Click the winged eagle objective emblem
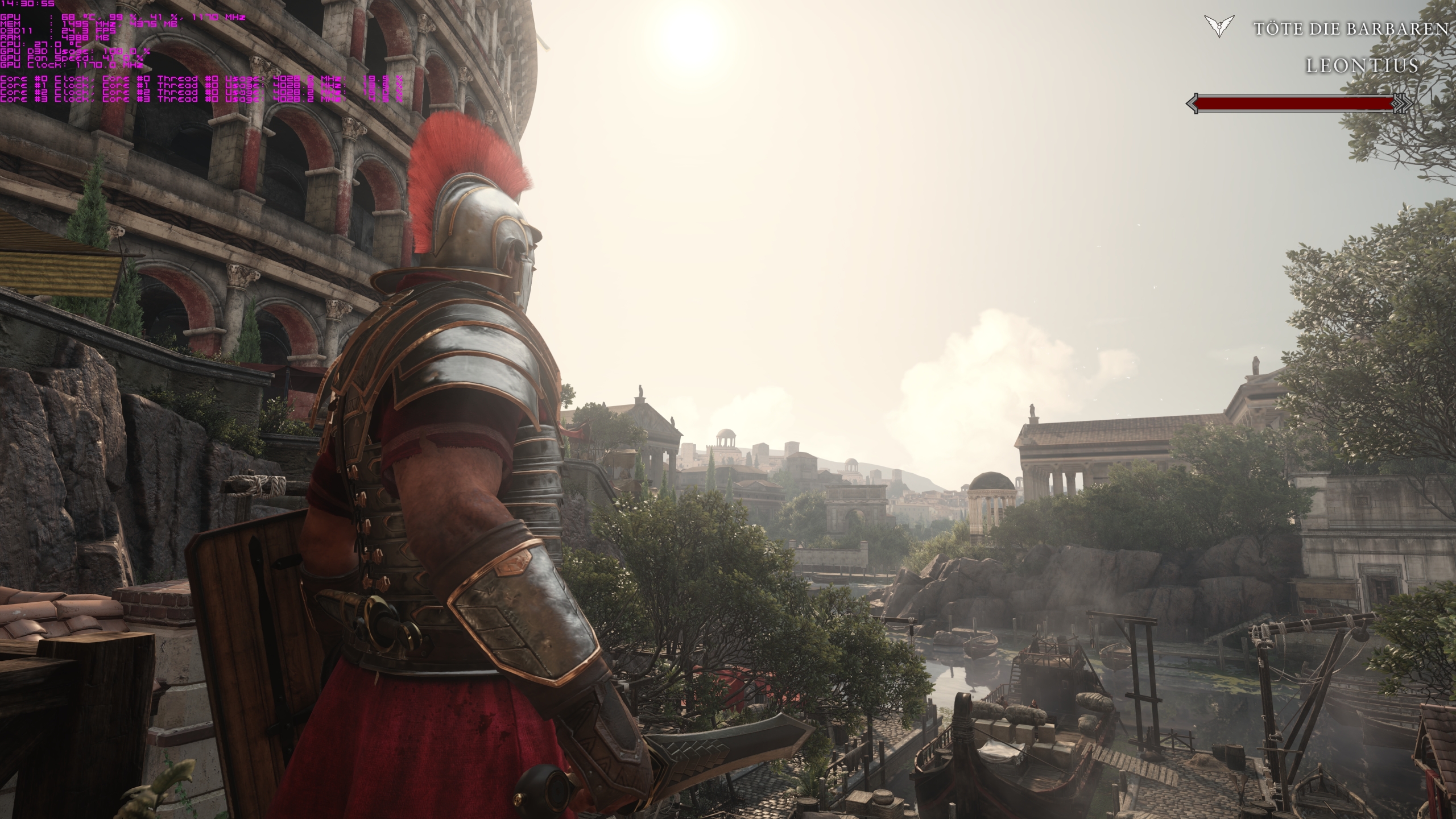 (1218, 27)
